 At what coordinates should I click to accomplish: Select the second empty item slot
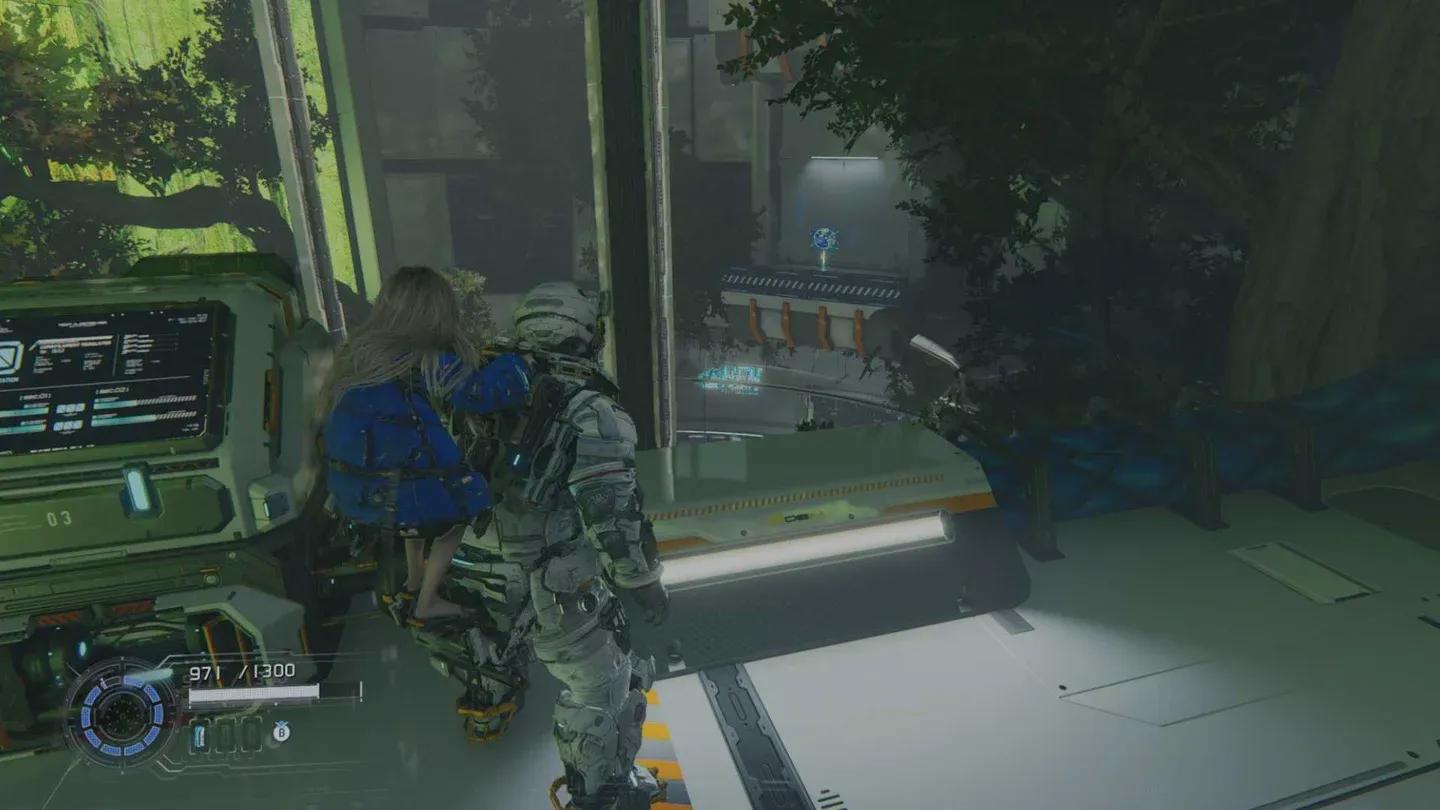(x=226, y=735)
